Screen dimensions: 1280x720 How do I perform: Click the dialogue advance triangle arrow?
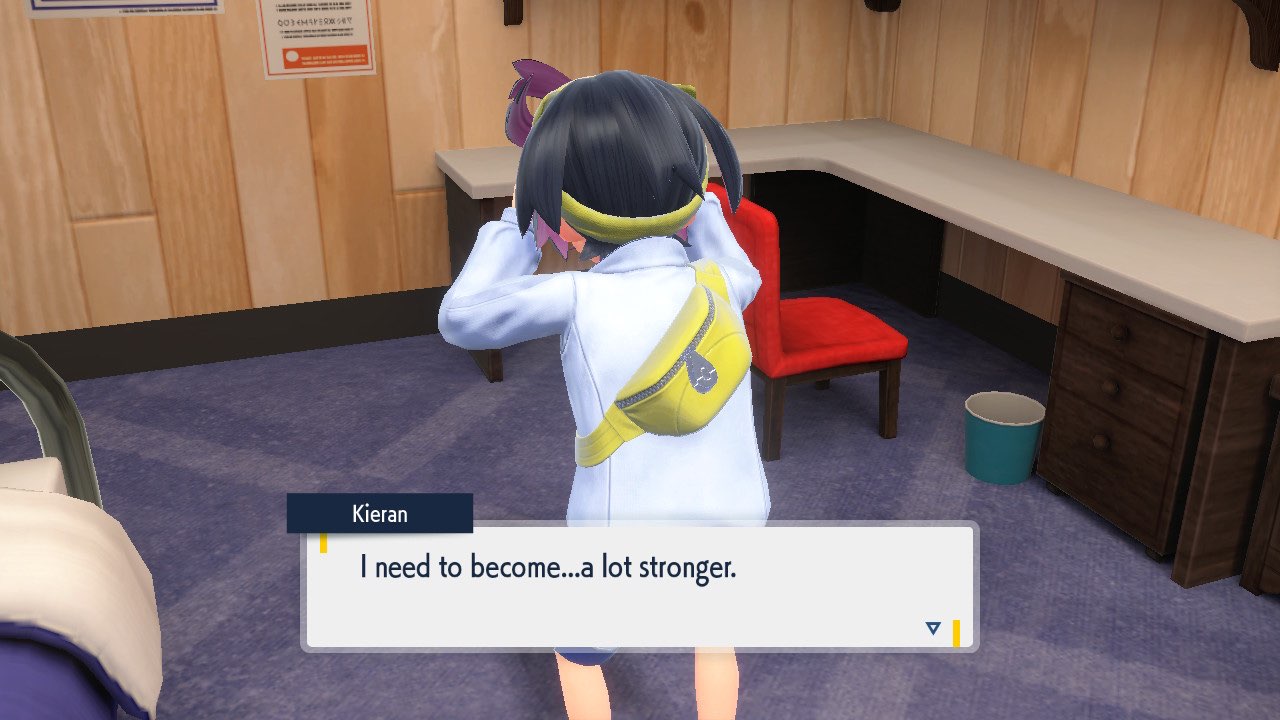[932, 626]
